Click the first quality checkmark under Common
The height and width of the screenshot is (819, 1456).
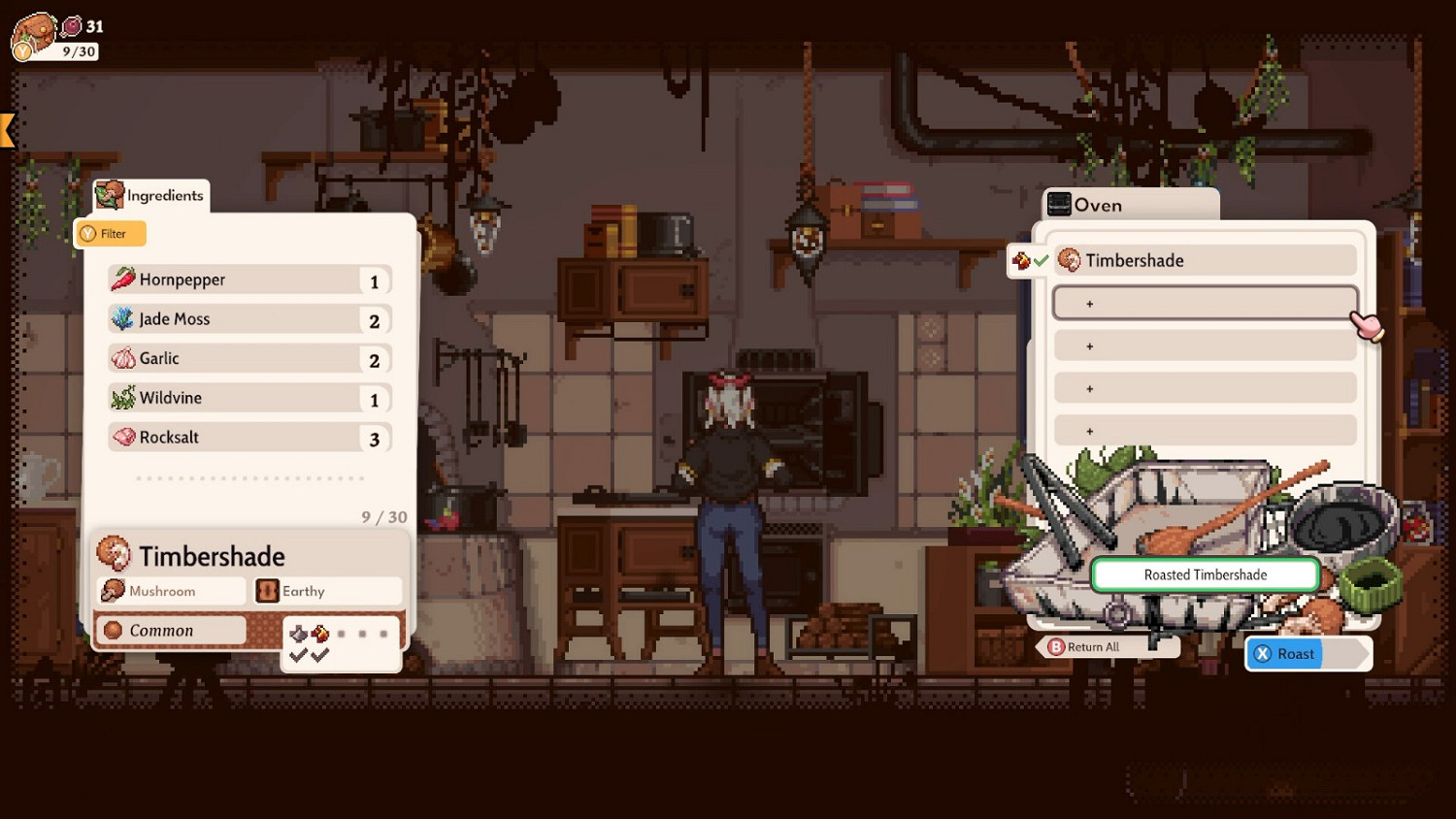(300, 656)
